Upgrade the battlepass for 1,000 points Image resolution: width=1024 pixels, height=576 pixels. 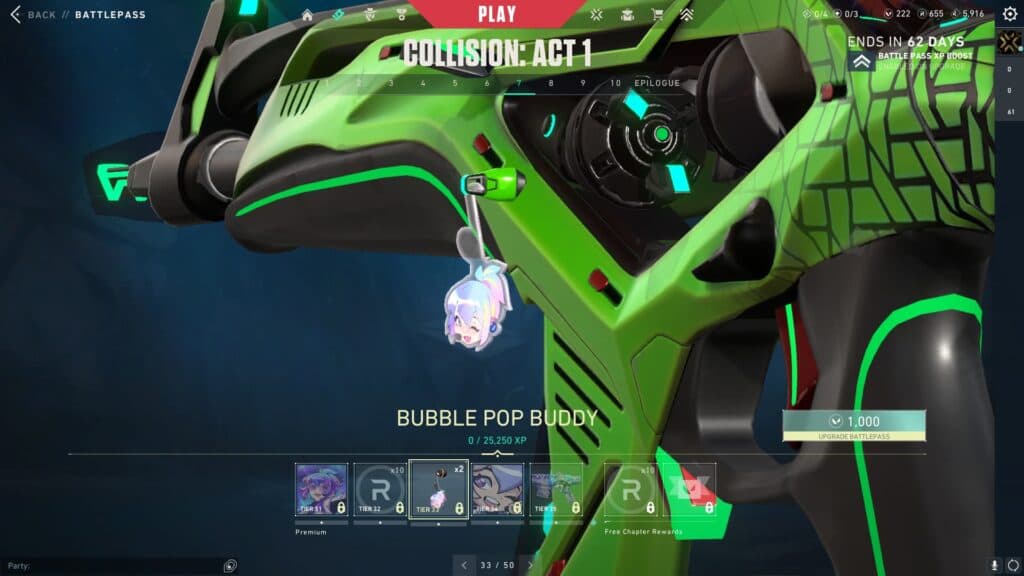point(853,422)
